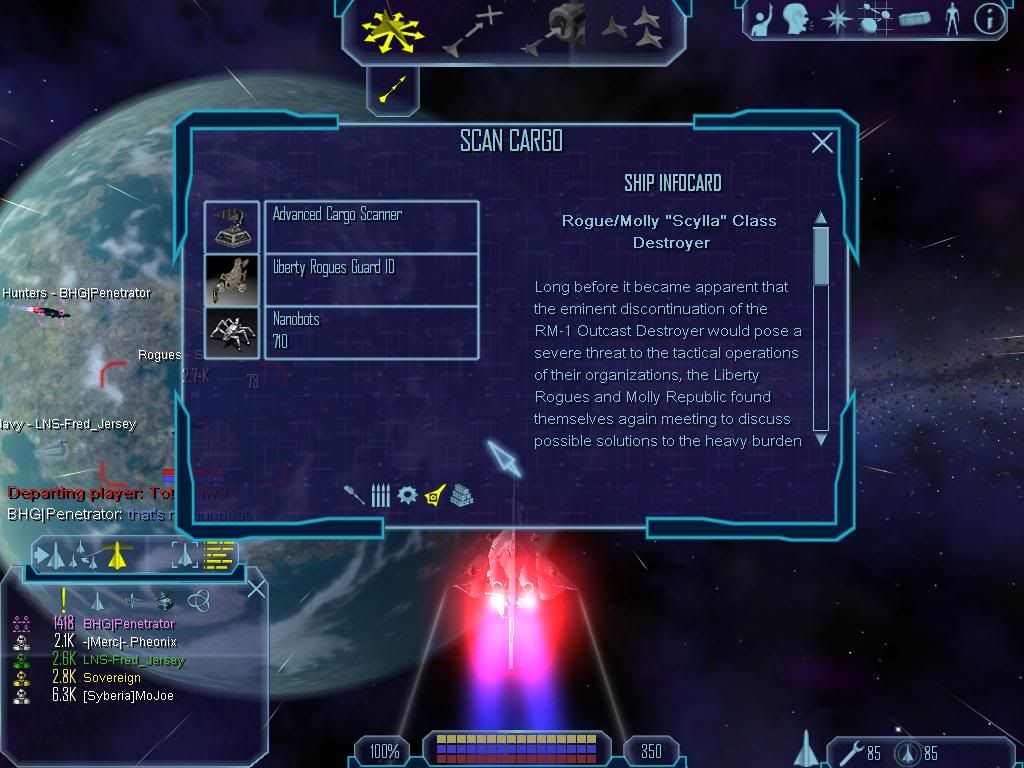Show commodities crate-stack filter
1024x768 pixels.
[x=461, y=495]
